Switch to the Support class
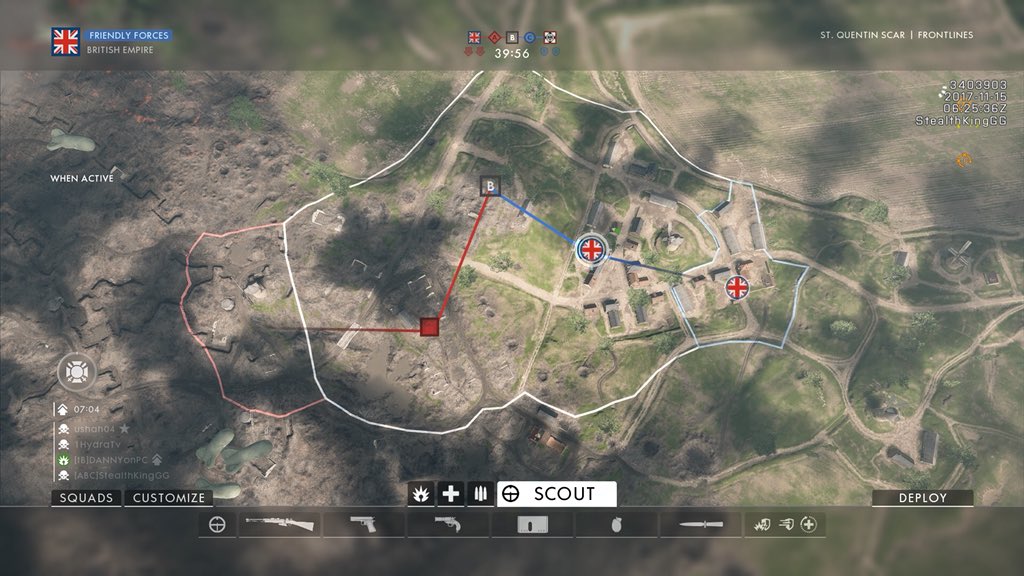 point(481,494)
